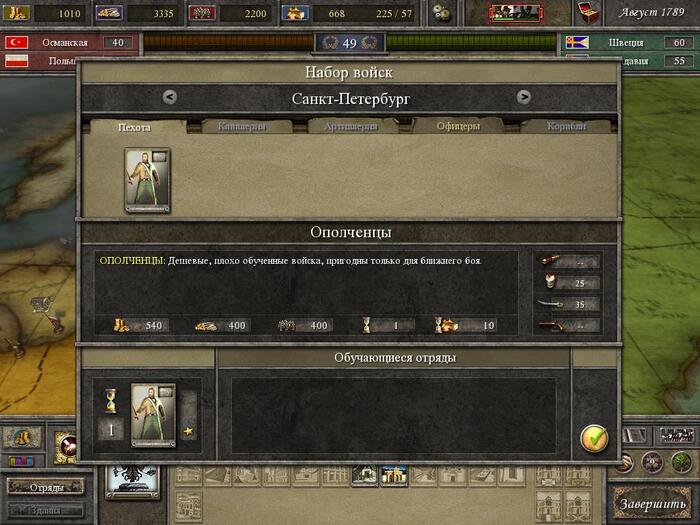Switch to the Корабли tab
700x525 pixels.
(x=565, y=127)
